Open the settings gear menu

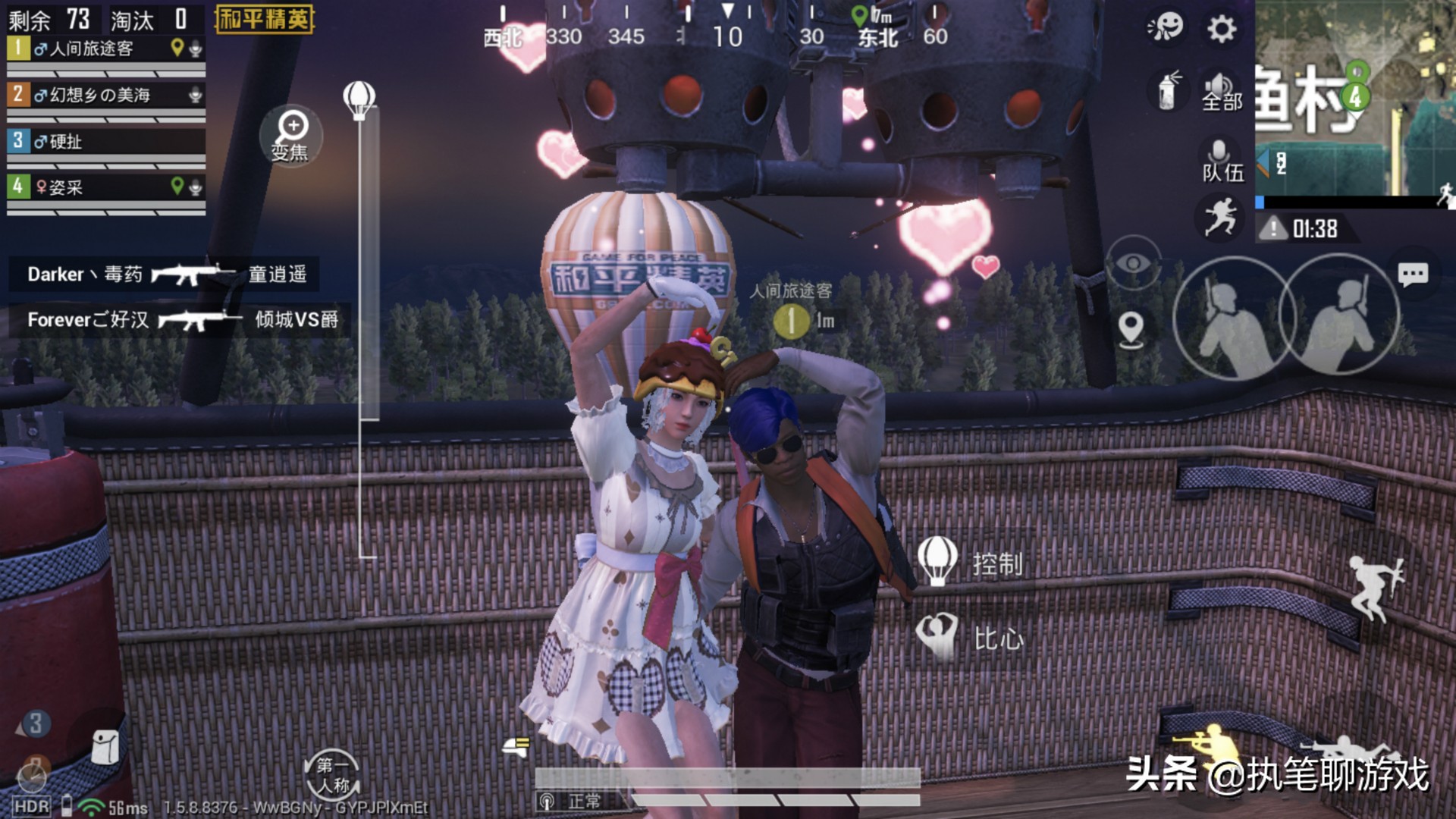(x=1221, y=30)
